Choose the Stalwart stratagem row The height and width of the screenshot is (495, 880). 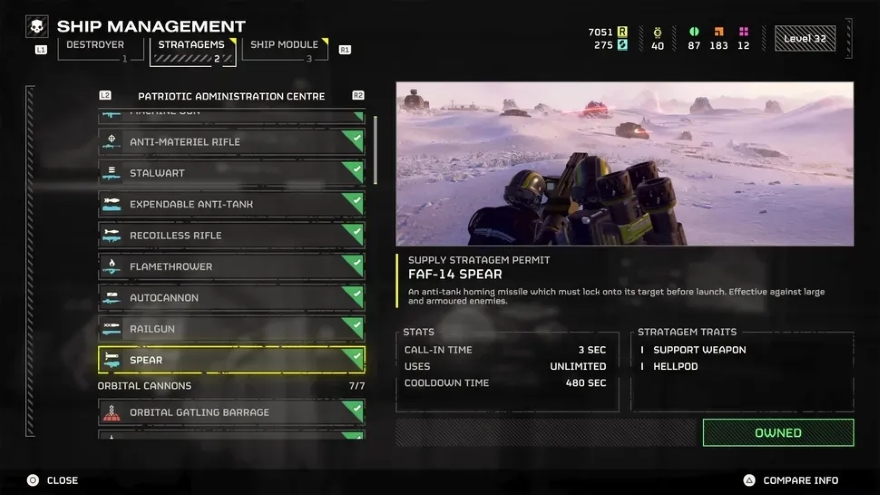pyautogui.click(x=231, y=173)
